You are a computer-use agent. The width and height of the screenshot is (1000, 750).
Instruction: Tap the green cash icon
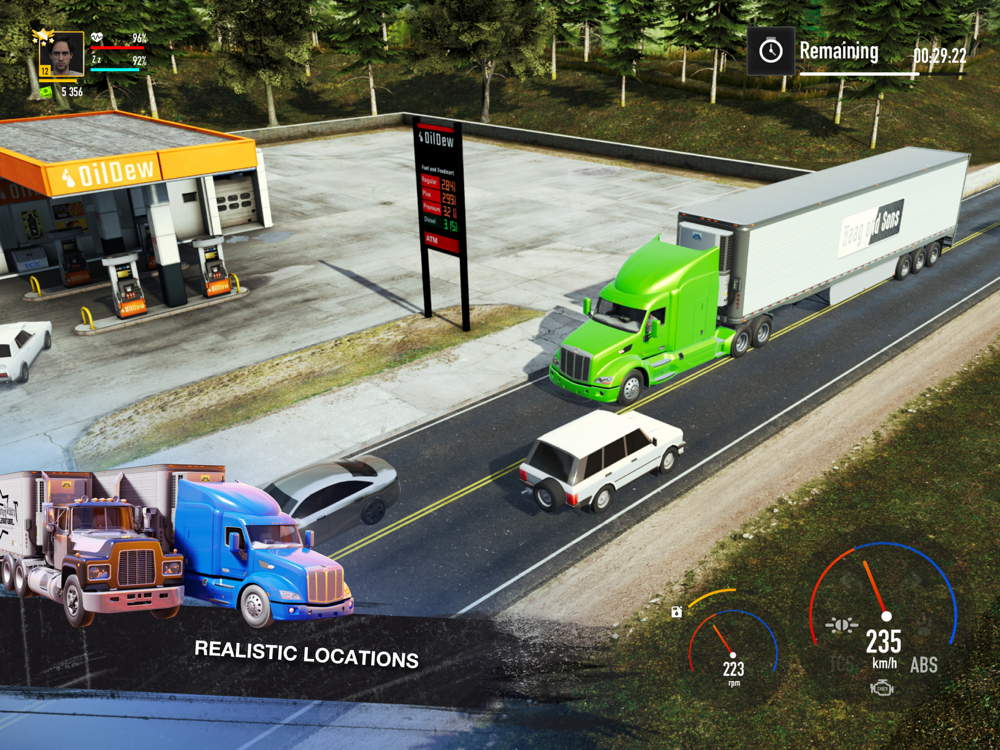point(46,91)
